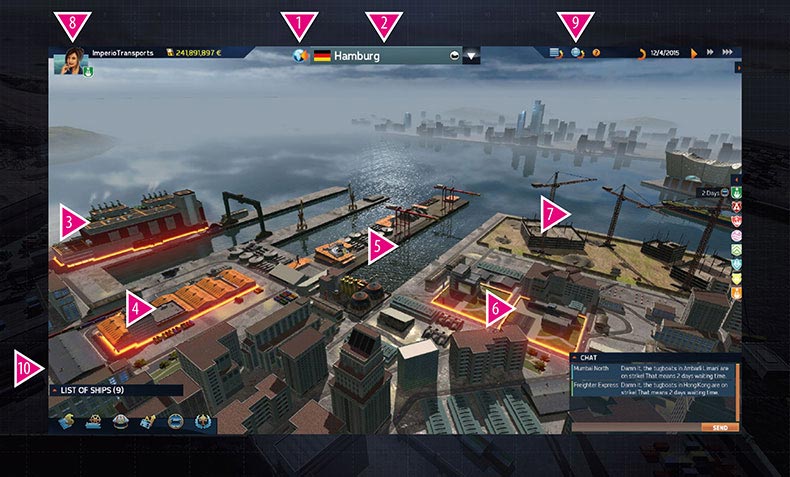Open the ship wheel icon menu
This screenshot has width=790, height=477.
[92, 421]
